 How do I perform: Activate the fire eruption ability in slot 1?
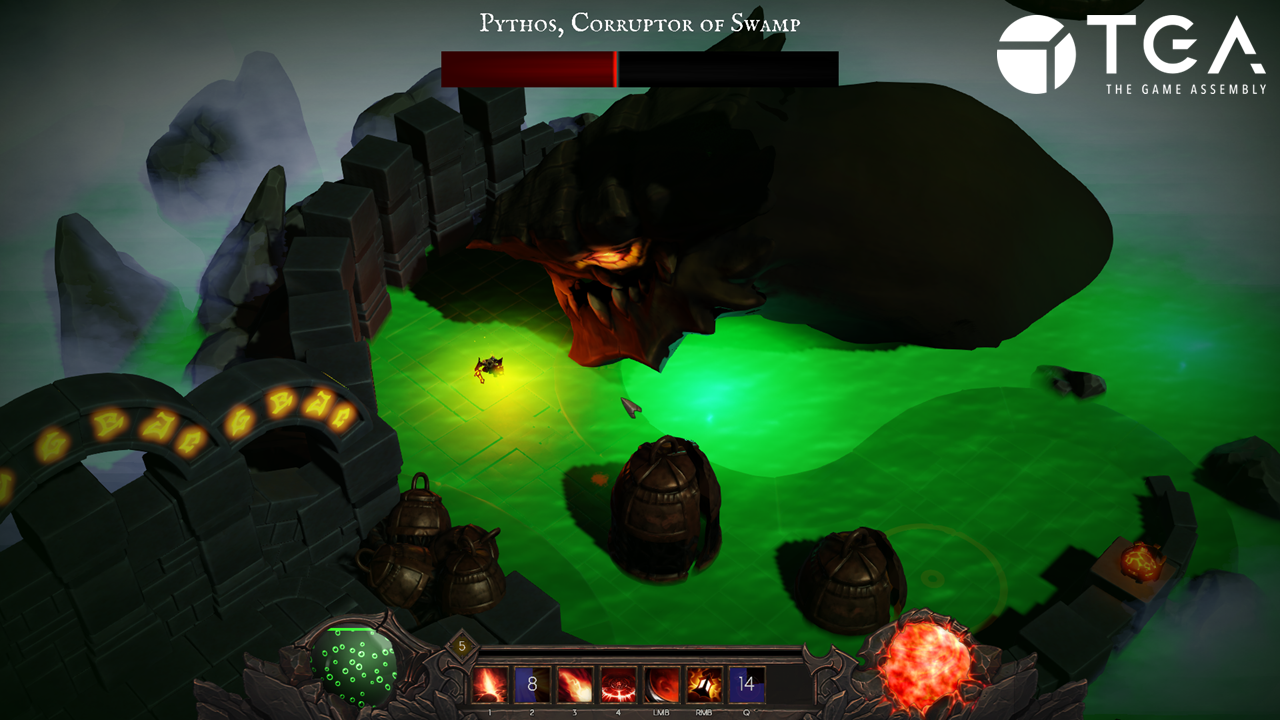(490, 685)
